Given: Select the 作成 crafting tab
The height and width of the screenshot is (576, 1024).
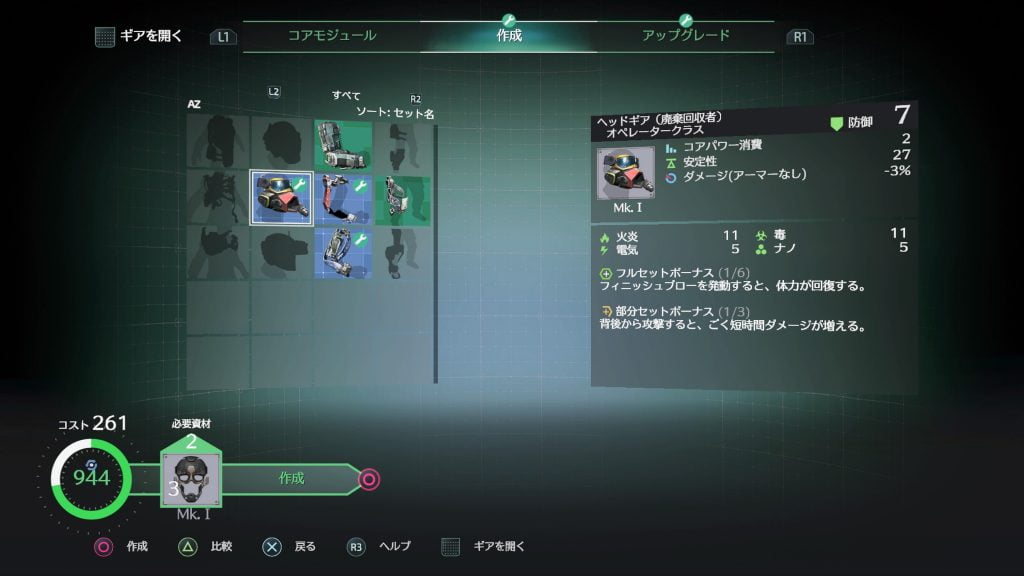Looking at the screenshot, I should pyautogui.click(x=509, y=36).
